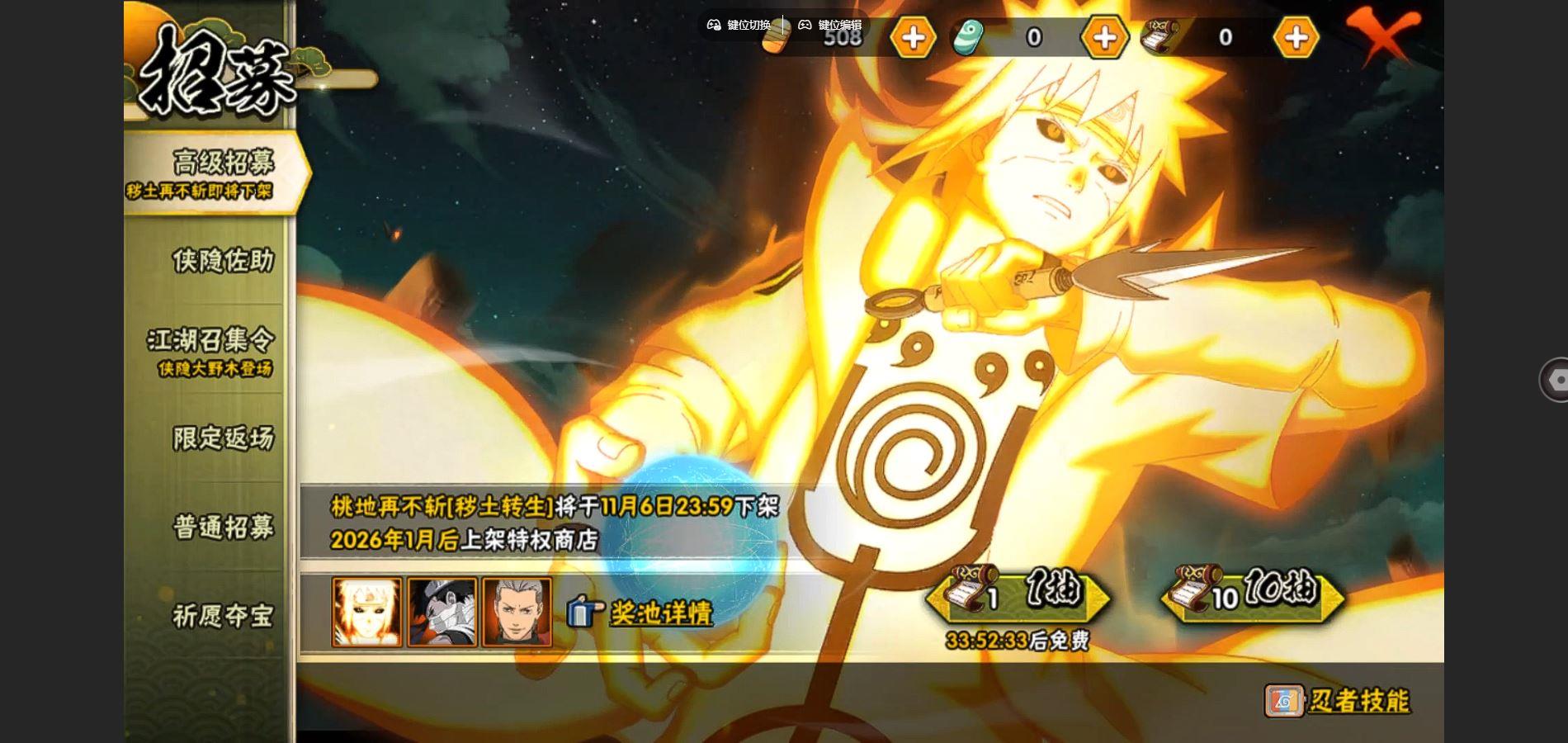This screenshot has height=743, width=1568.
Task: Select the masked Zabuza ninja portrait
Action: point(442,612)
